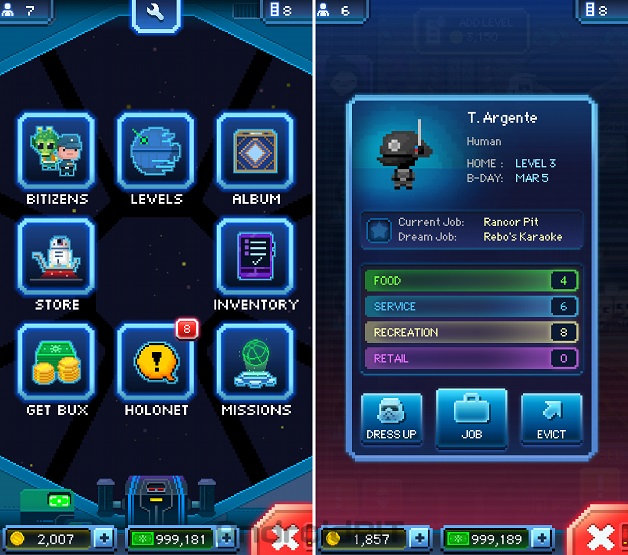628x555 pixels.
Task: Add coins using plus beside 1,857
Action: 419,539
